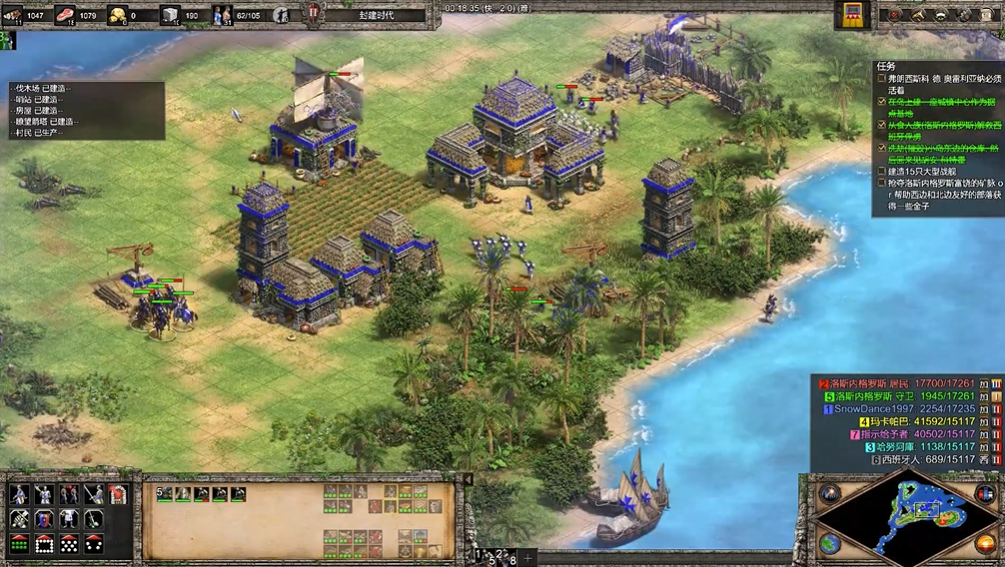
Task: Click the 玛卡帕巴 player score entry
Action: [x=878, y=422]
